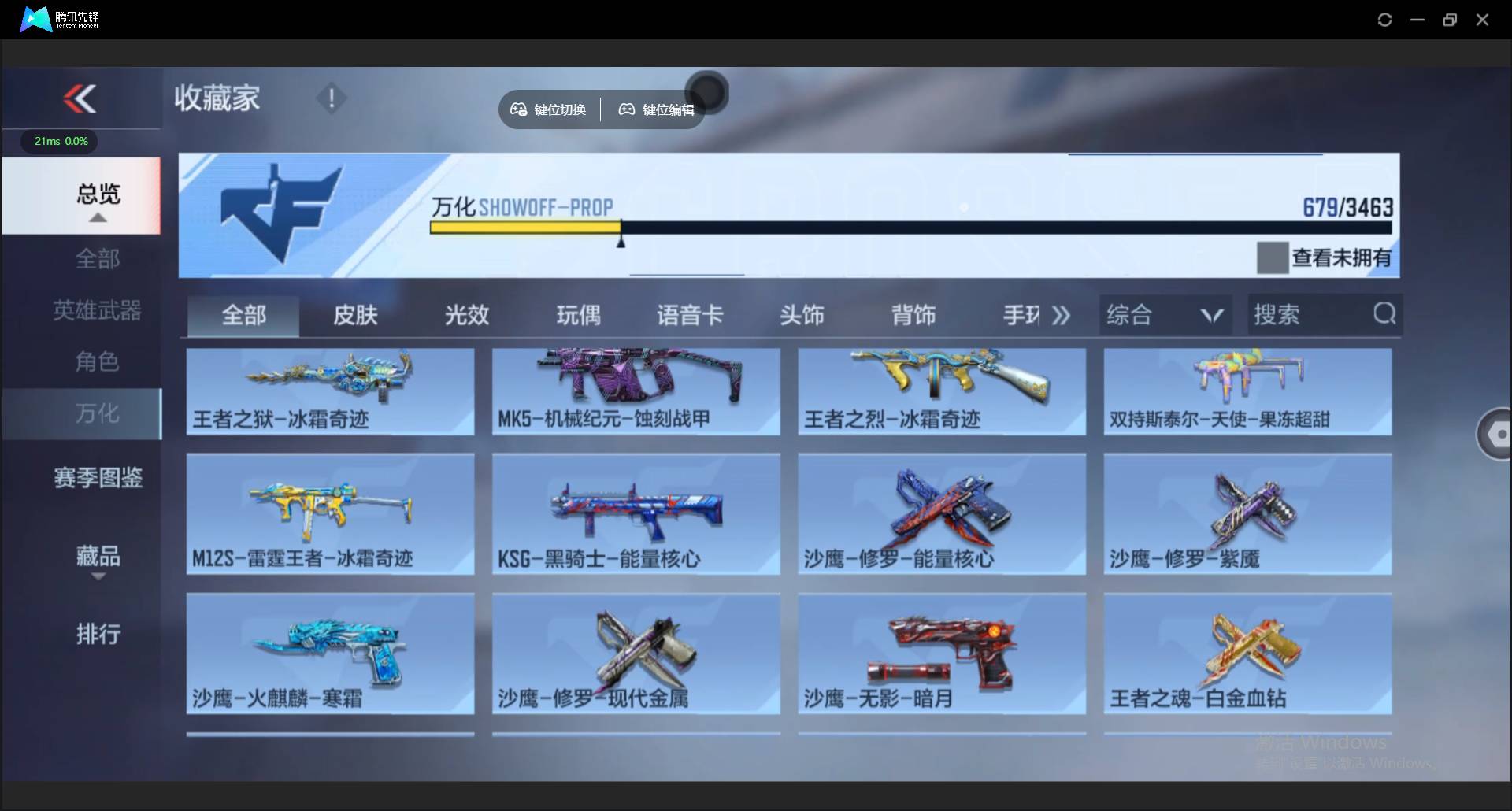
Task: Collapse the 藏品 section arrow
Action: [x=97, y=576]
